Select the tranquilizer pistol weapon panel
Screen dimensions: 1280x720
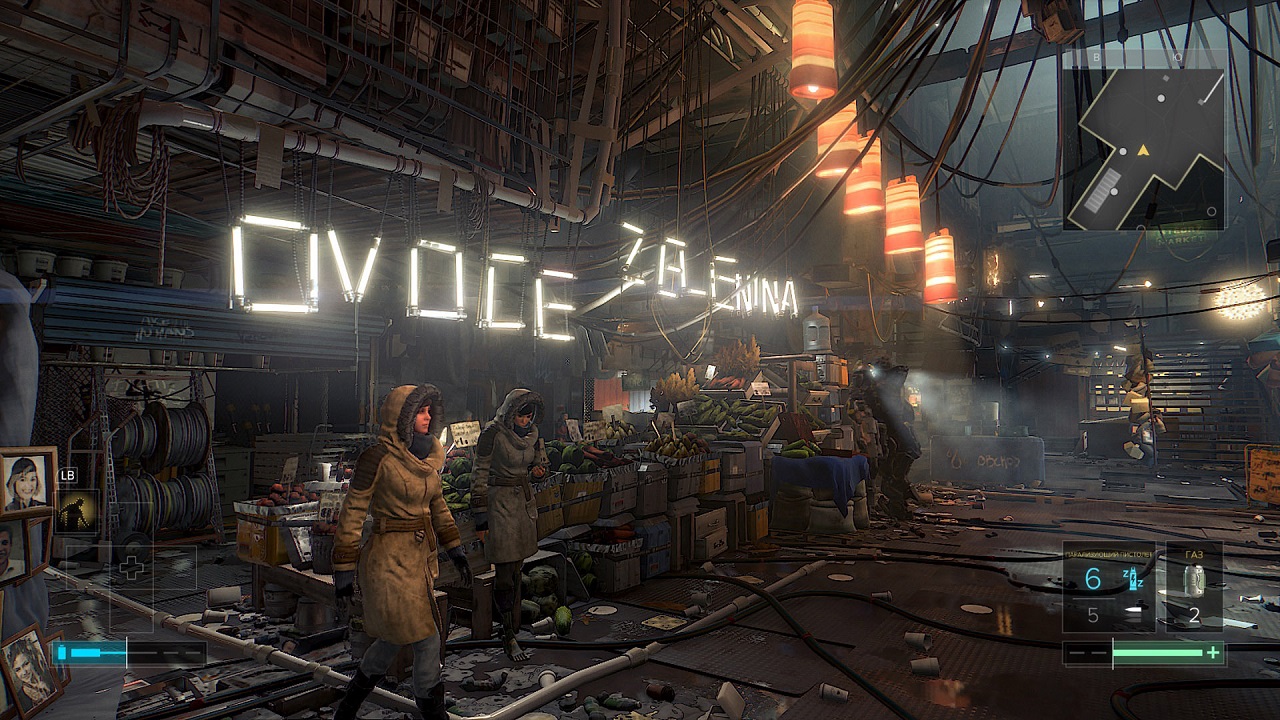point(1108,588)
